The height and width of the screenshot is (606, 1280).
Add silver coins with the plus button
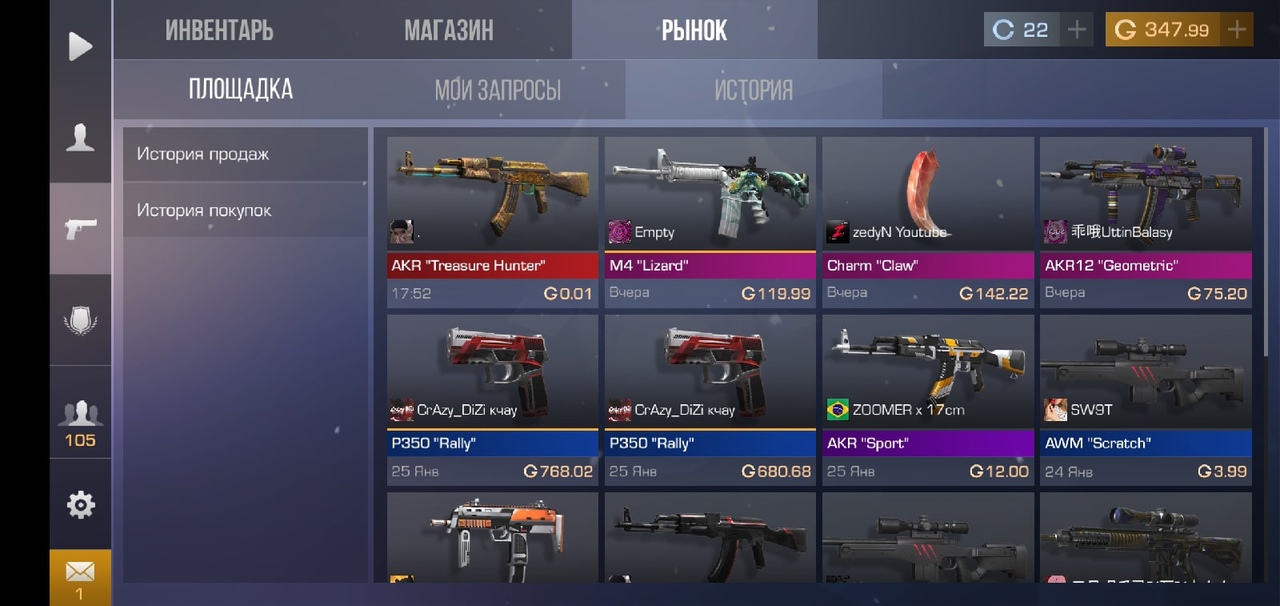pyautogui.click(x=1077, y=30)
